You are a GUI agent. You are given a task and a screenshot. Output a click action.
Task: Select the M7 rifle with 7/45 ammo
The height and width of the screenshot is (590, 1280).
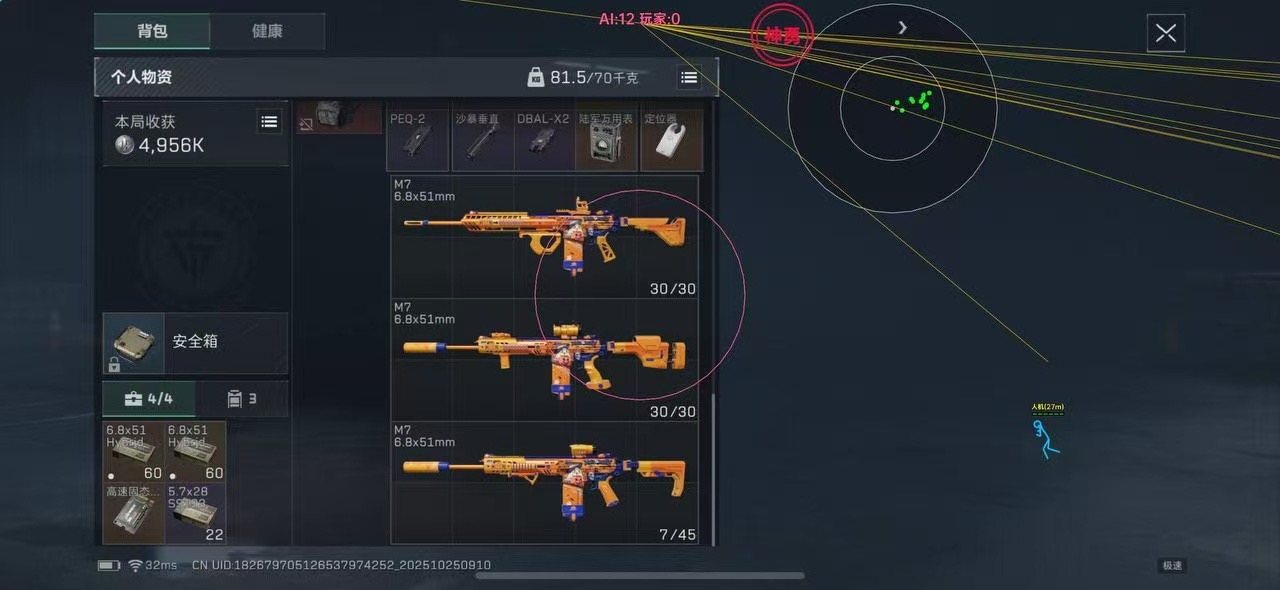[x=545, y=484]
